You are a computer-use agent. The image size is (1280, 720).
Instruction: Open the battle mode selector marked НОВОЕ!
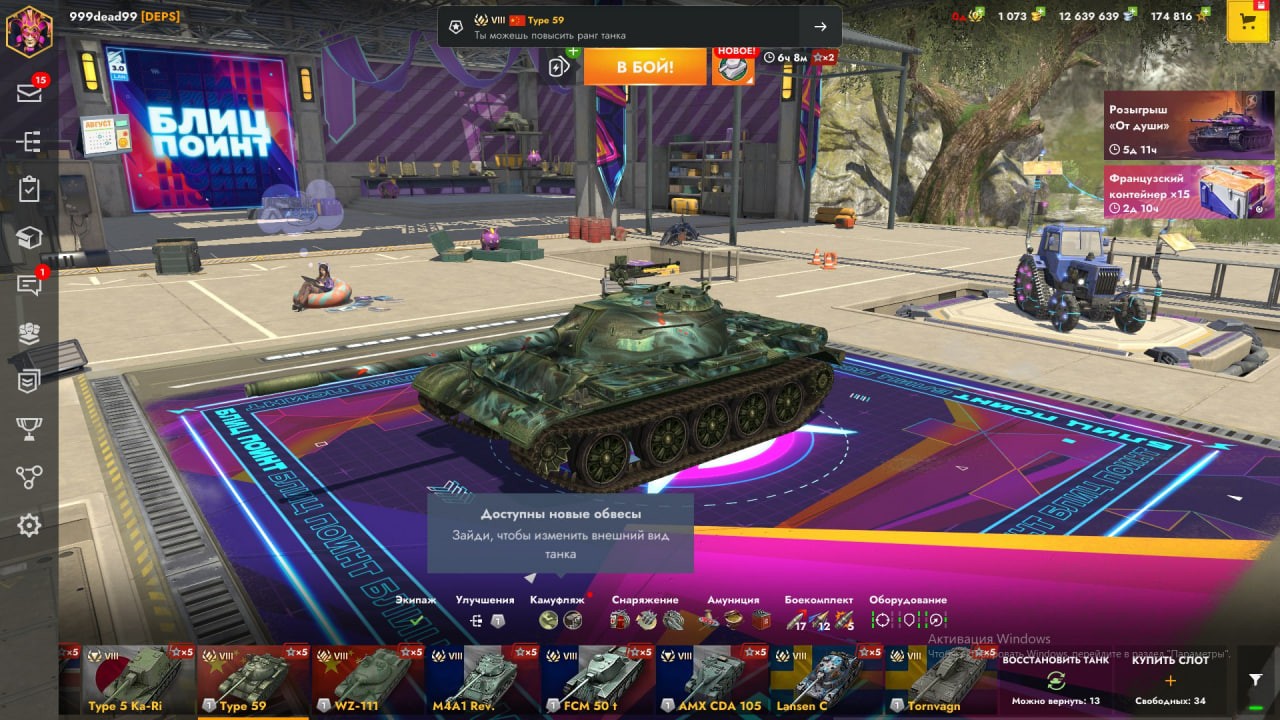733,67
